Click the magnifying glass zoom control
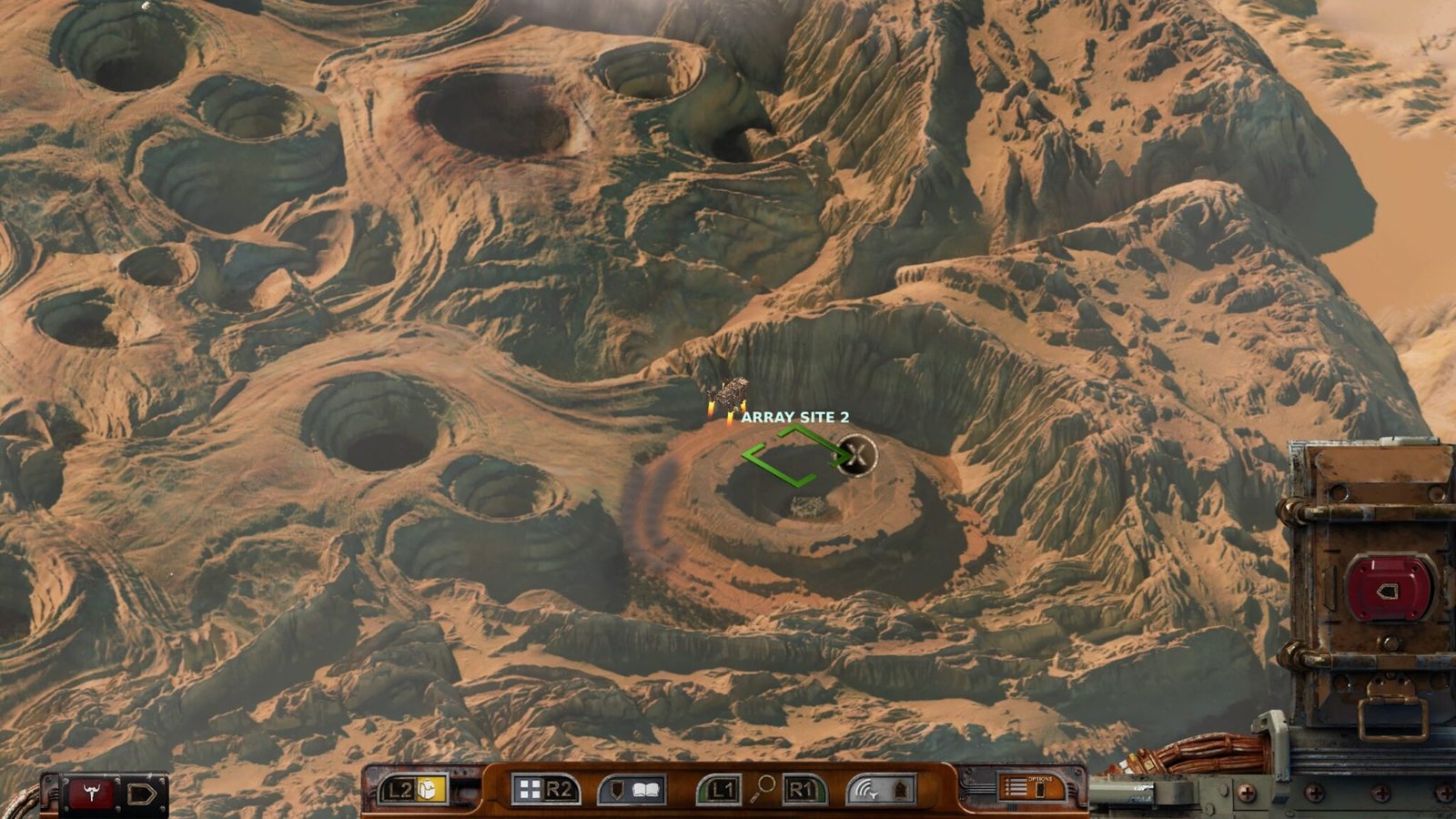This screenshot has height=819, width=1456. click(x=763, y=788)
